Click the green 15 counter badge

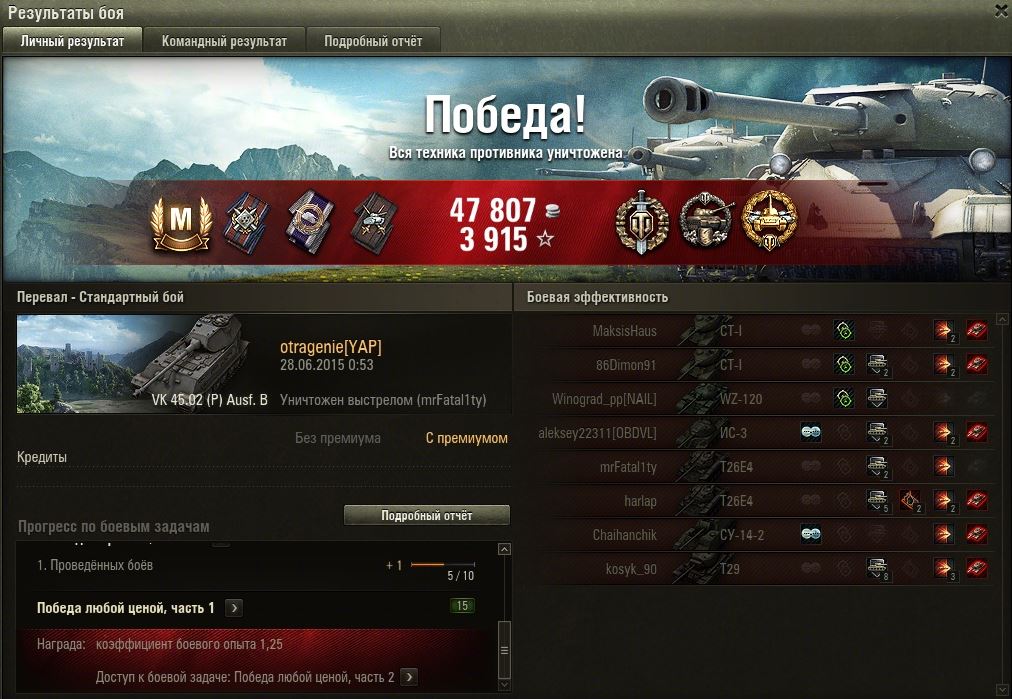pos(462,606)
